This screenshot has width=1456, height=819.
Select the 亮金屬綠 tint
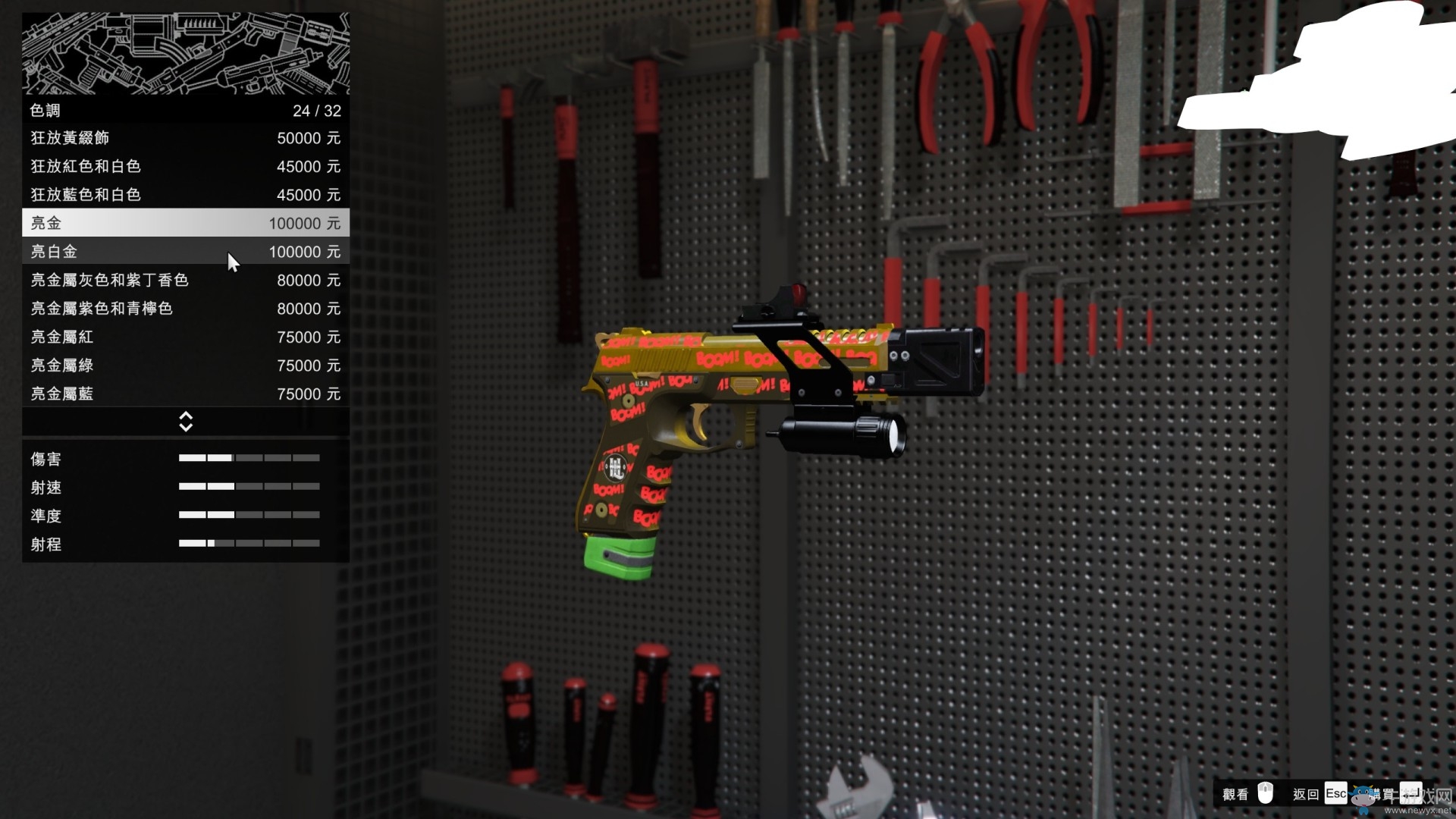click(185, 366)
